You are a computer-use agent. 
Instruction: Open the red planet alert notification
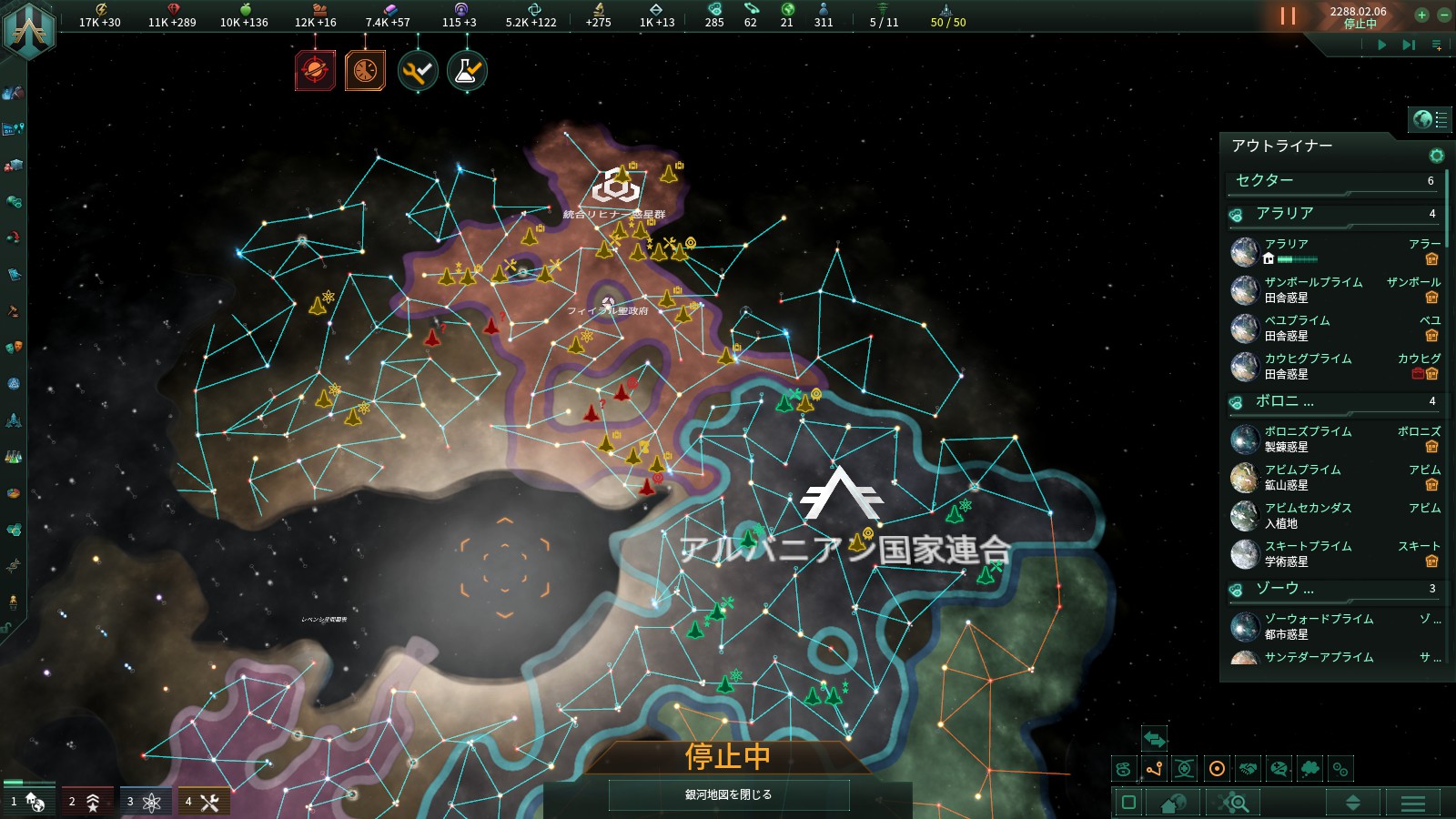(x=315, y=70)
